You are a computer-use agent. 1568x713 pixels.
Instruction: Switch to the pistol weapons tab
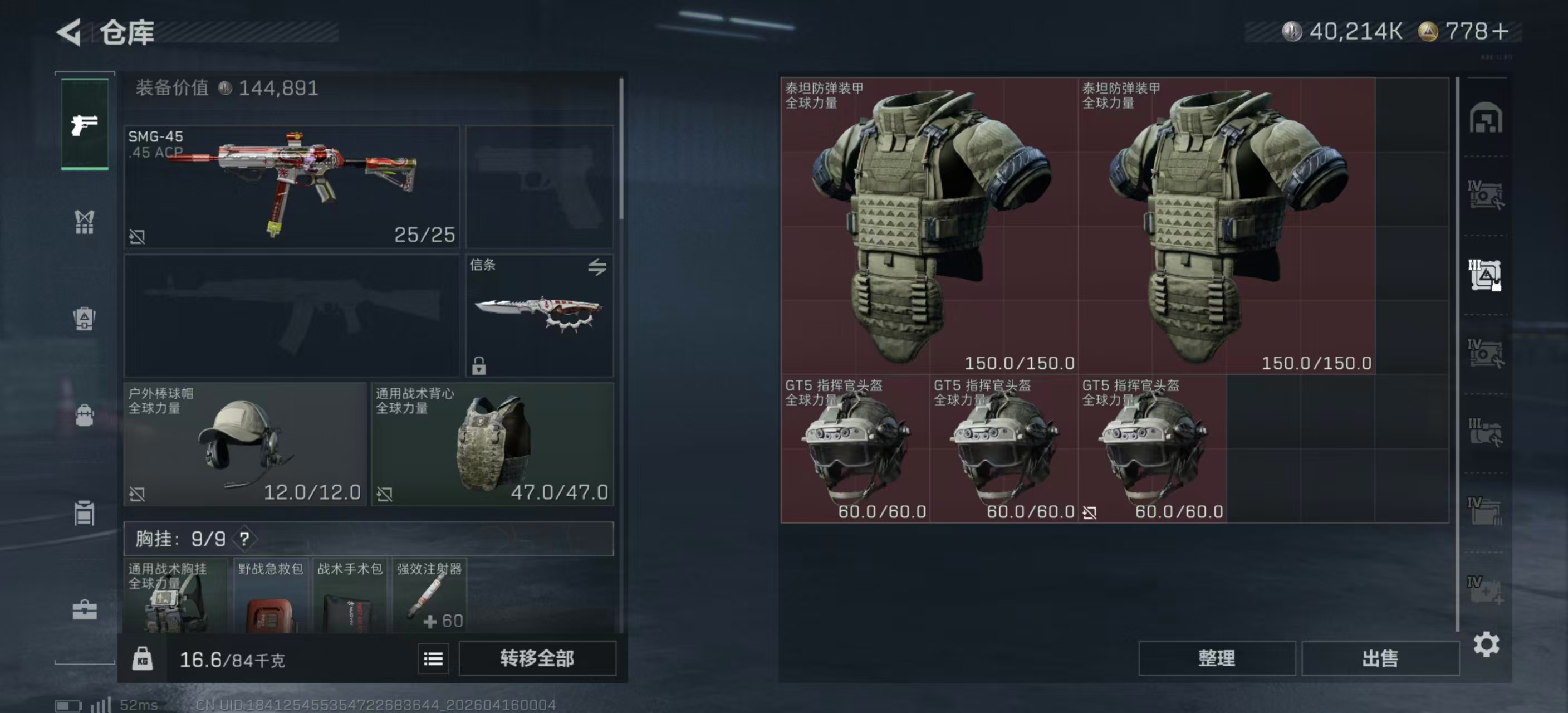click(x=85, y=124)
